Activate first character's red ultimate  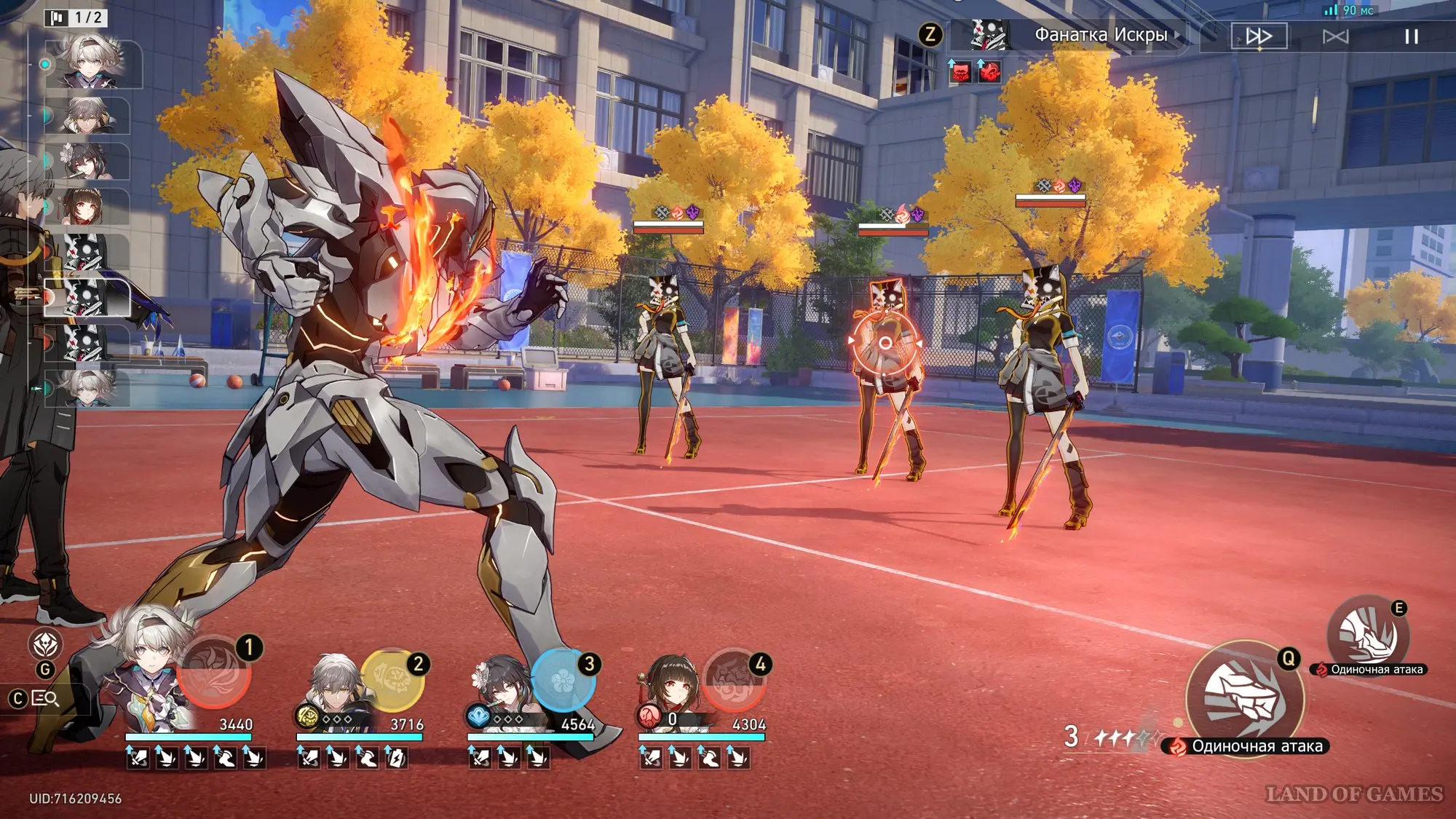[214, 674]
